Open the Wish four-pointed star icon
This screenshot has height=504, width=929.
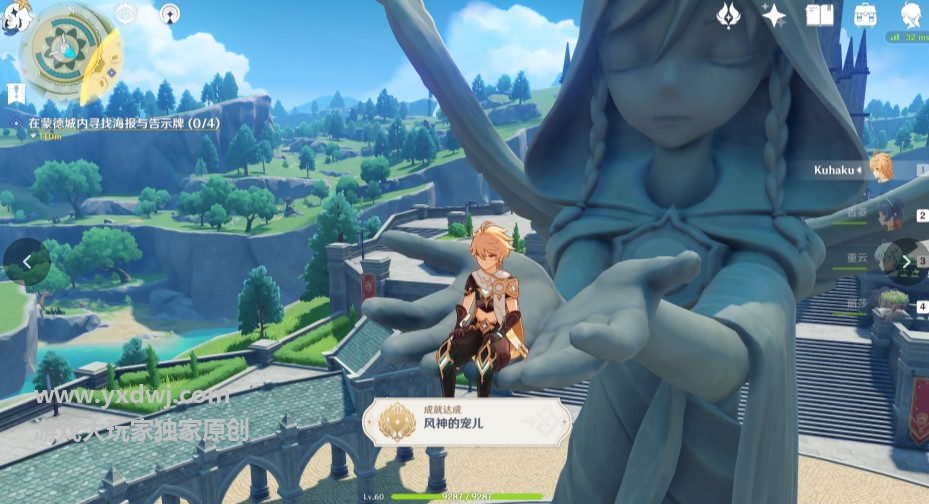click(773, 14)
